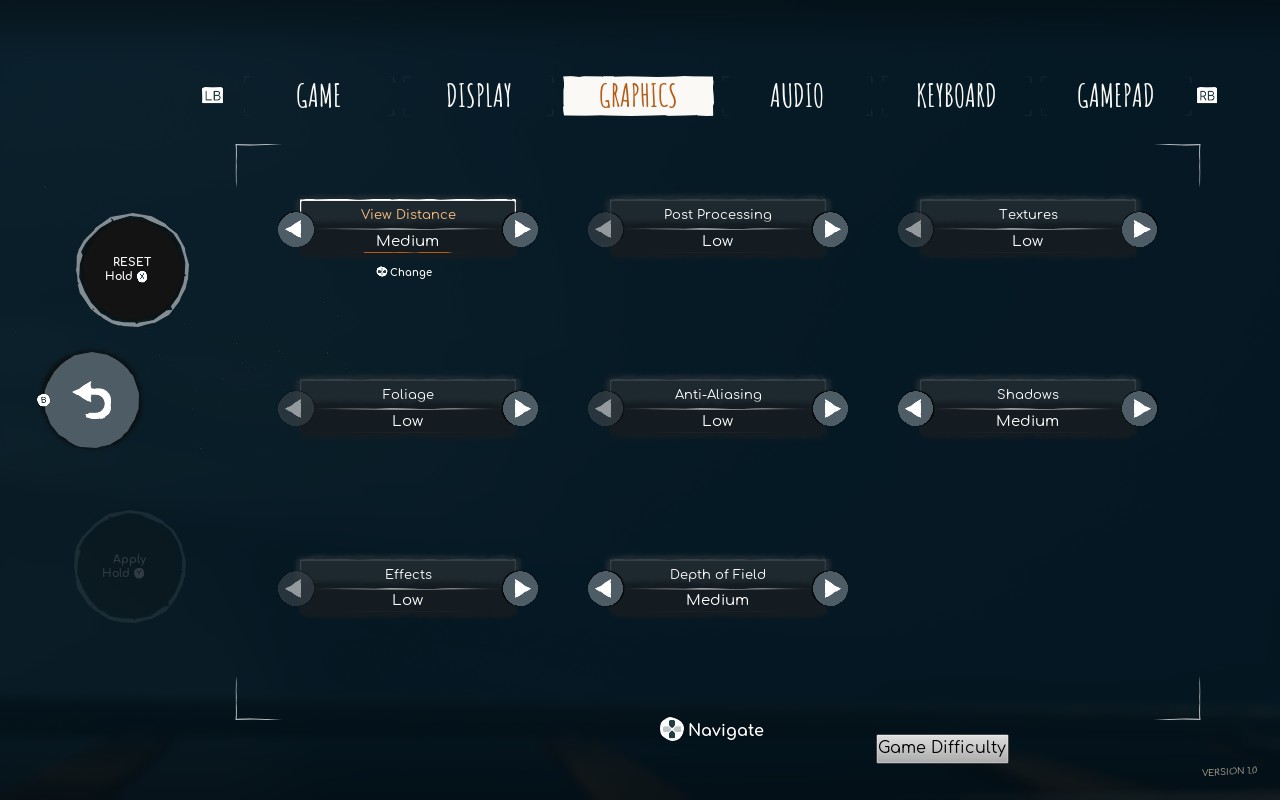
Task: Click the Change control under View Distance
Action: click(x=404, y=271)
